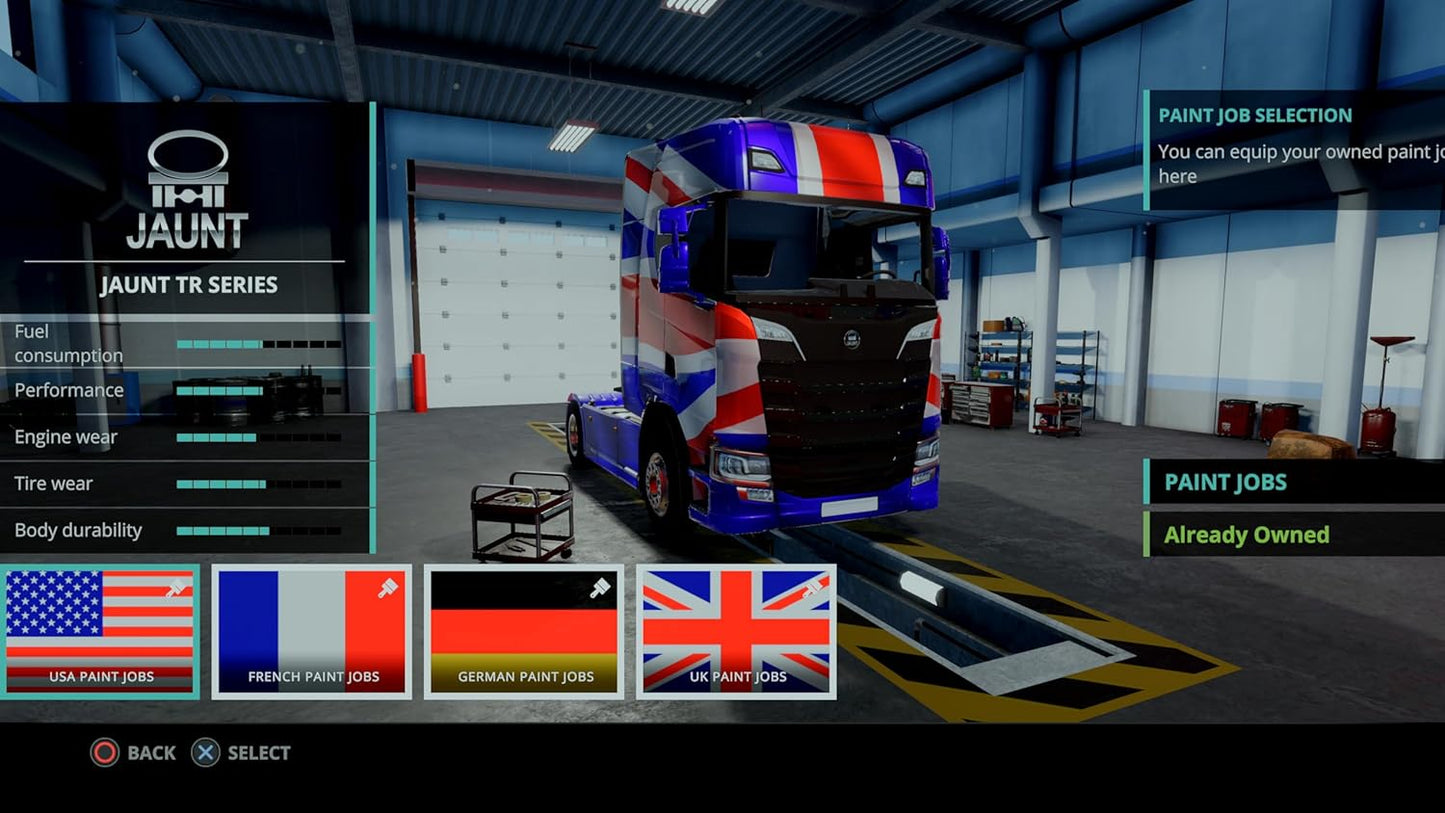Pick the UK Paint Jobs category

737,631
